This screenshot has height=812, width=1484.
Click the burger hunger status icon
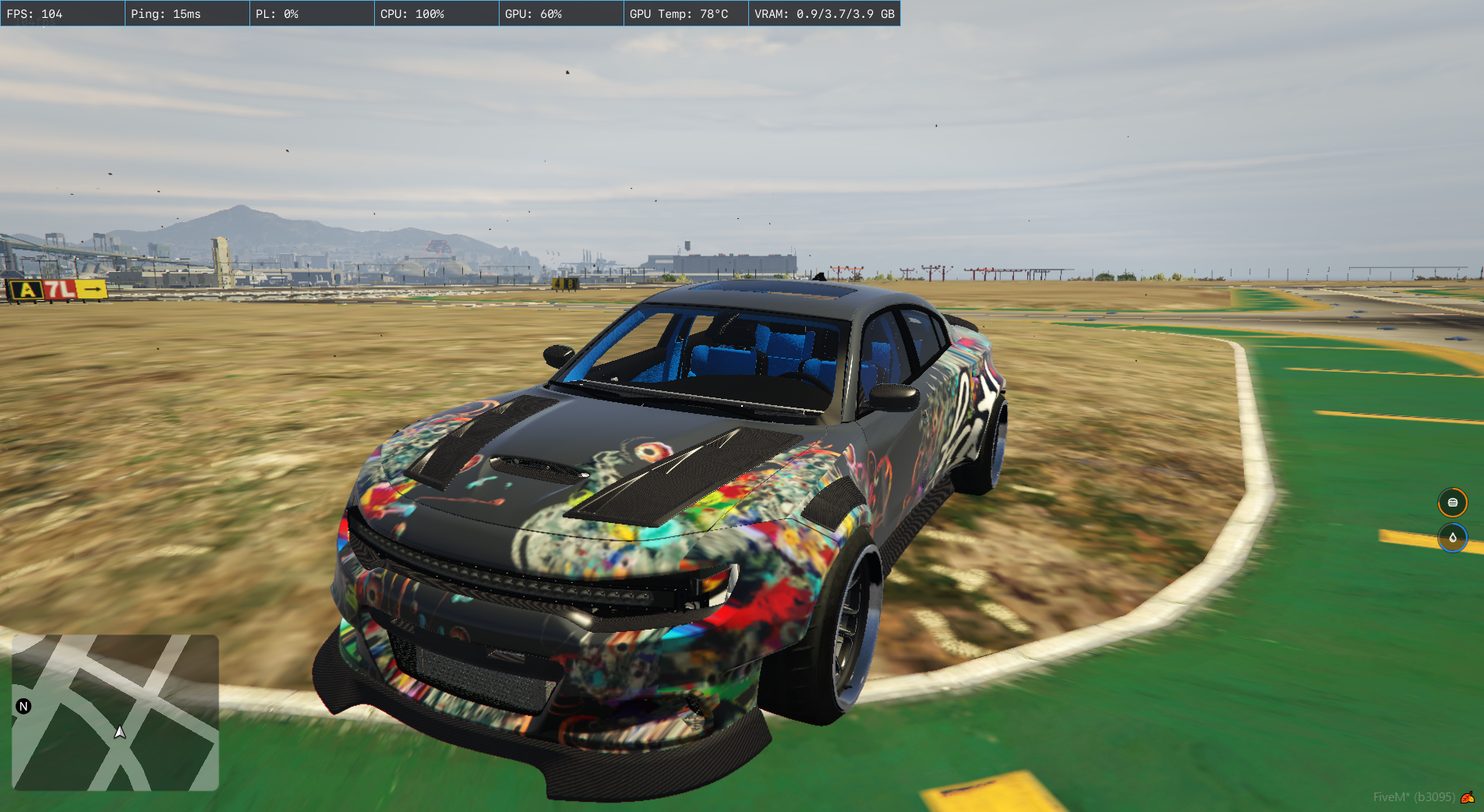point(1452,503)
